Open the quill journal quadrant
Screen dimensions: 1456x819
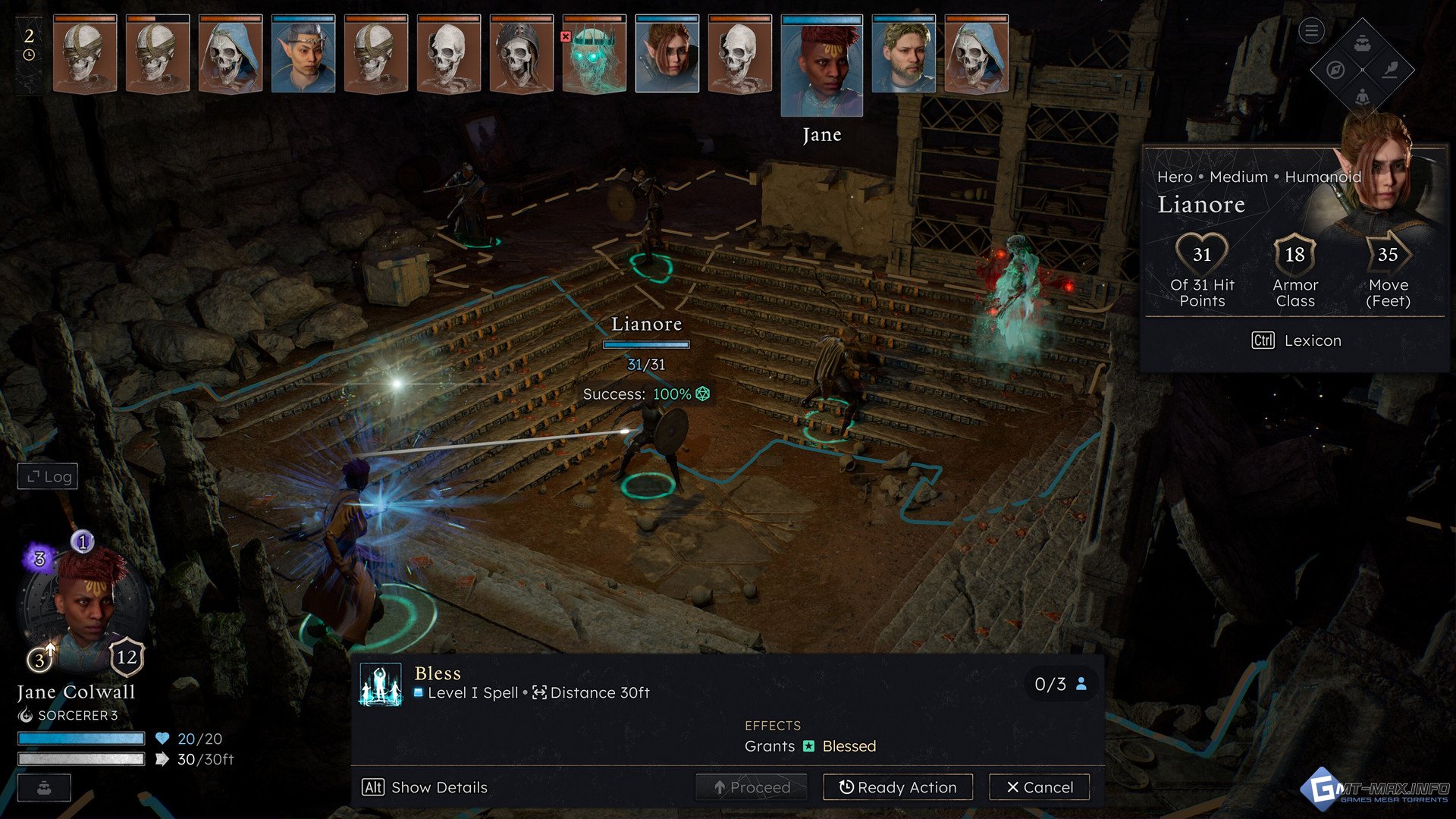pos(1390,70)
